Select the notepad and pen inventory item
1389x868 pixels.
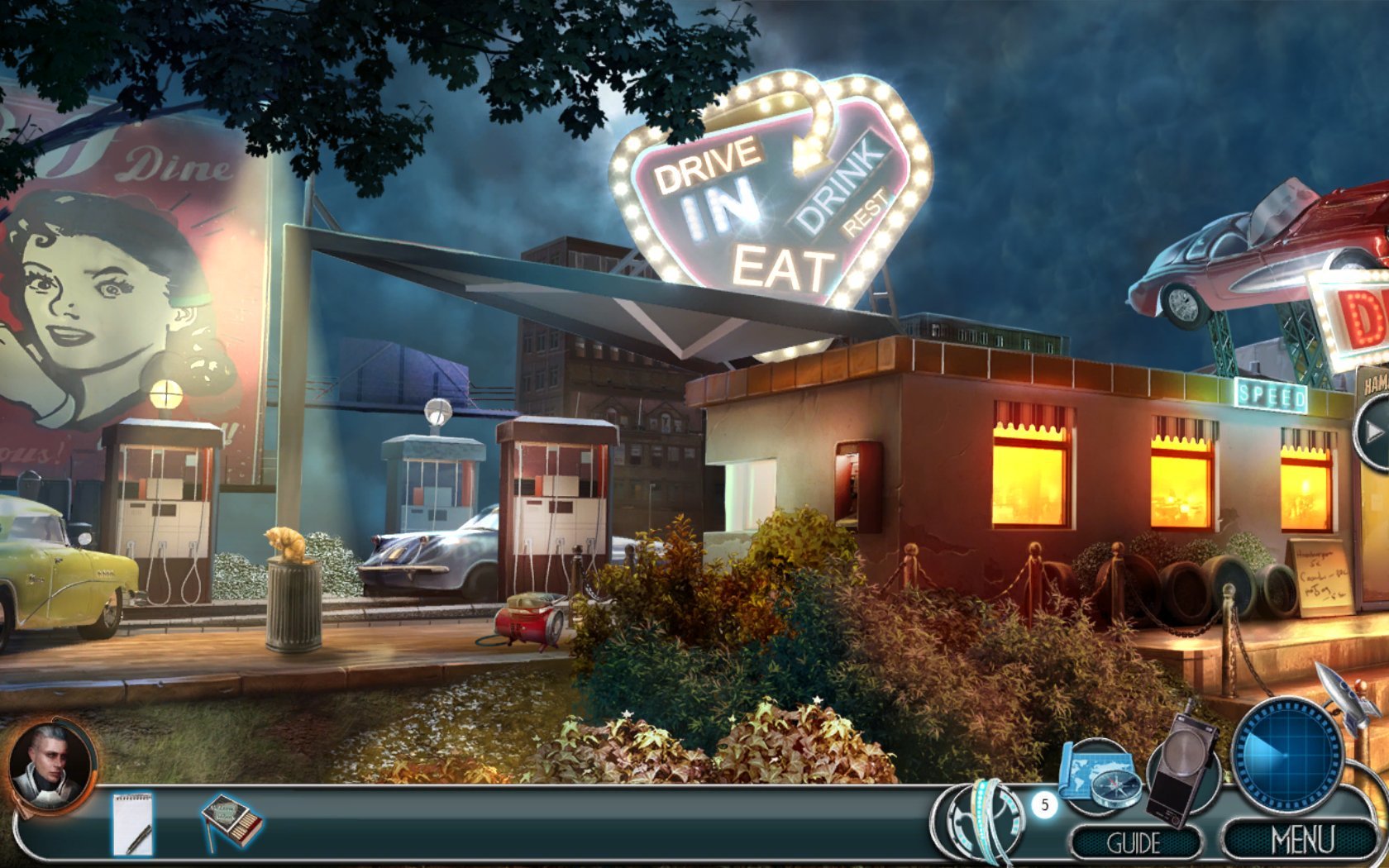point(133,823)
